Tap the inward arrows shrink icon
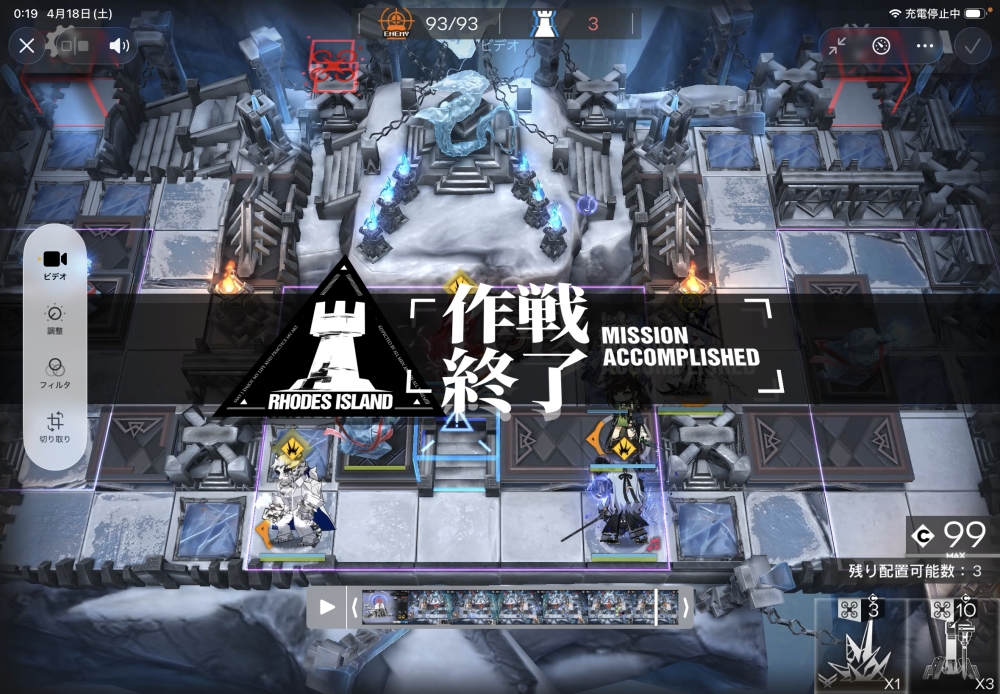1000x694 pixels. (x=836, y=46)
